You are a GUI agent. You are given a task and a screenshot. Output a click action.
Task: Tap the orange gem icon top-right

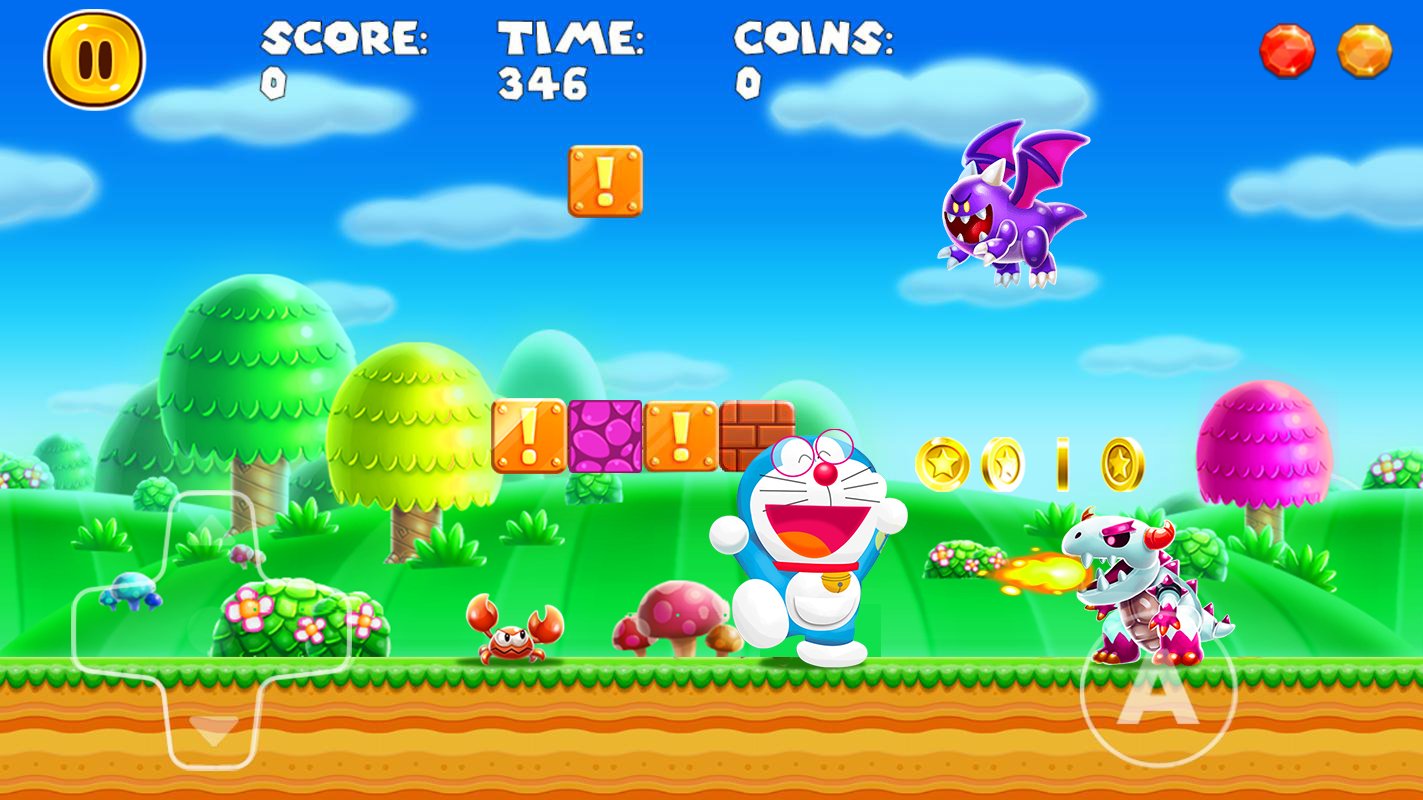coord(1365,50)
